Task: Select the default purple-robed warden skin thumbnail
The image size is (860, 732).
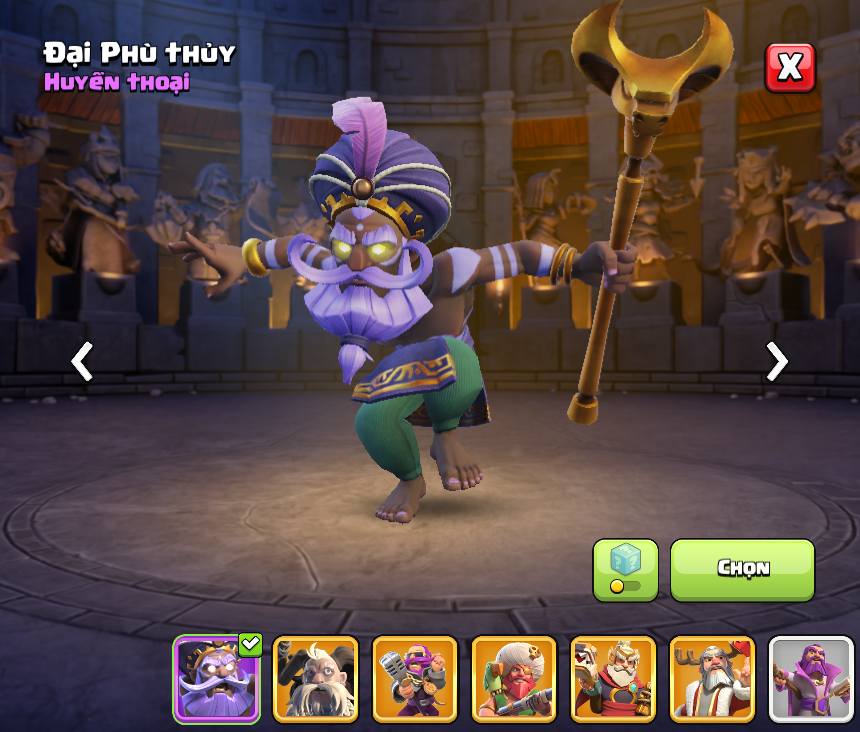Action: tap(810, 679)
